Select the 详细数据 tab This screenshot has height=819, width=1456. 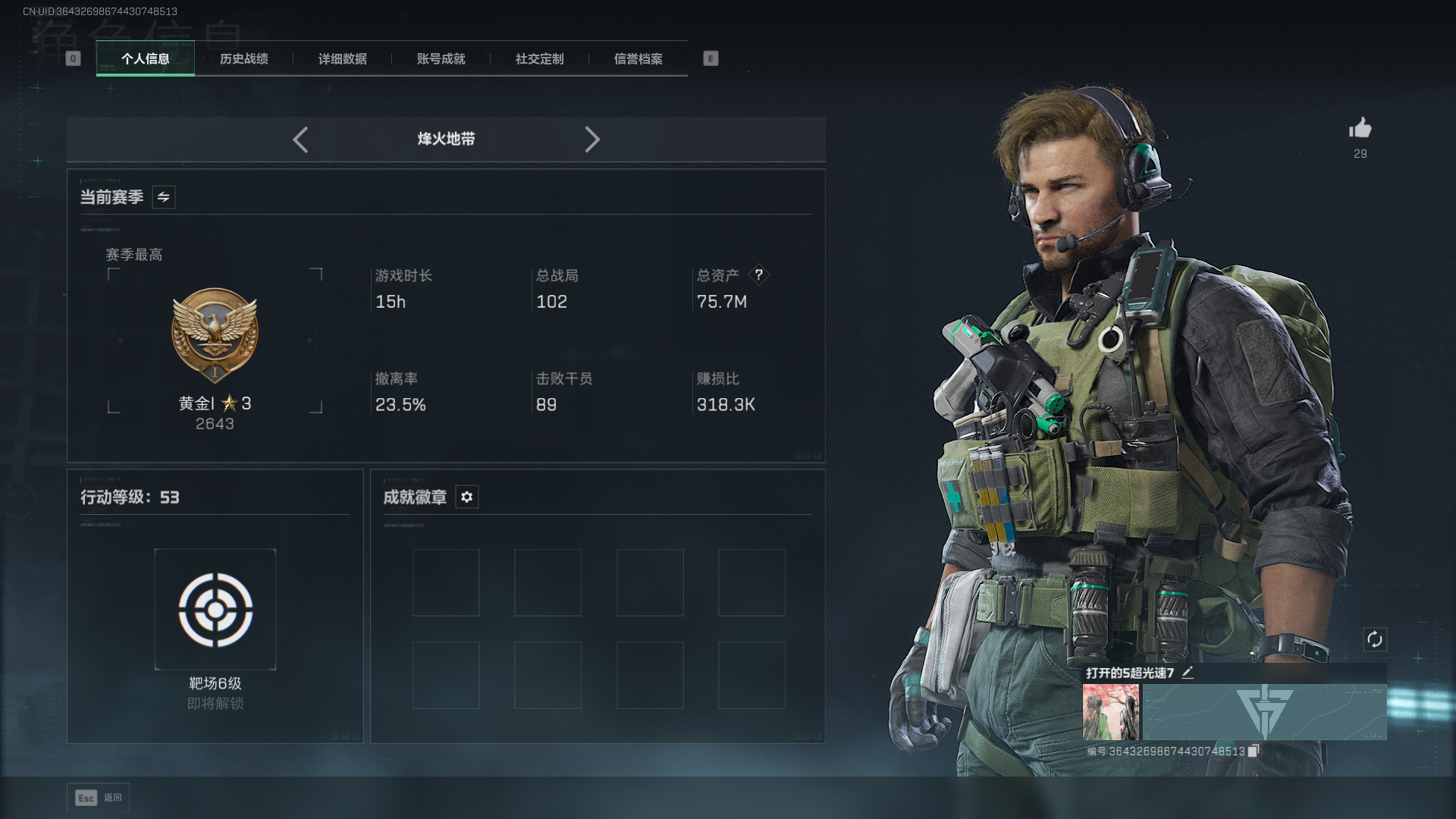click(343, 58)
